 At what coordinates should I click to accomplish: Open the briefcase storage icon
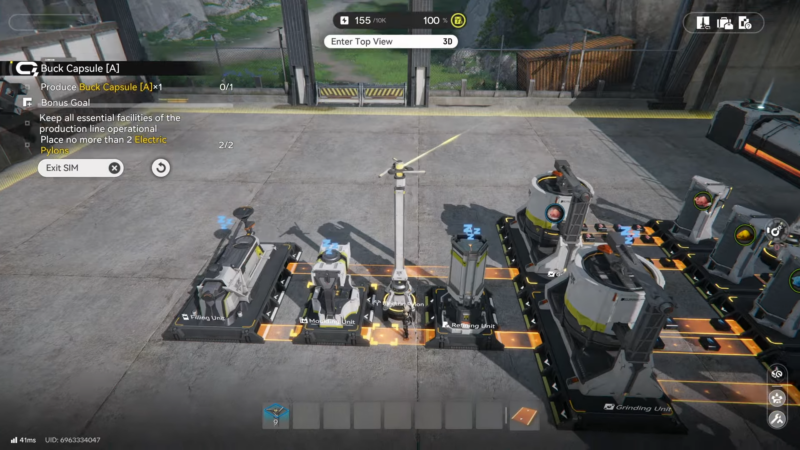724,22
